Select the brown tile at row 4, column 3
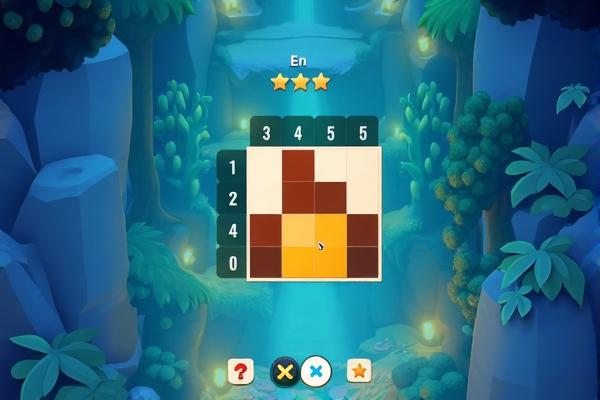600x400 pixels. coord(265,229)
